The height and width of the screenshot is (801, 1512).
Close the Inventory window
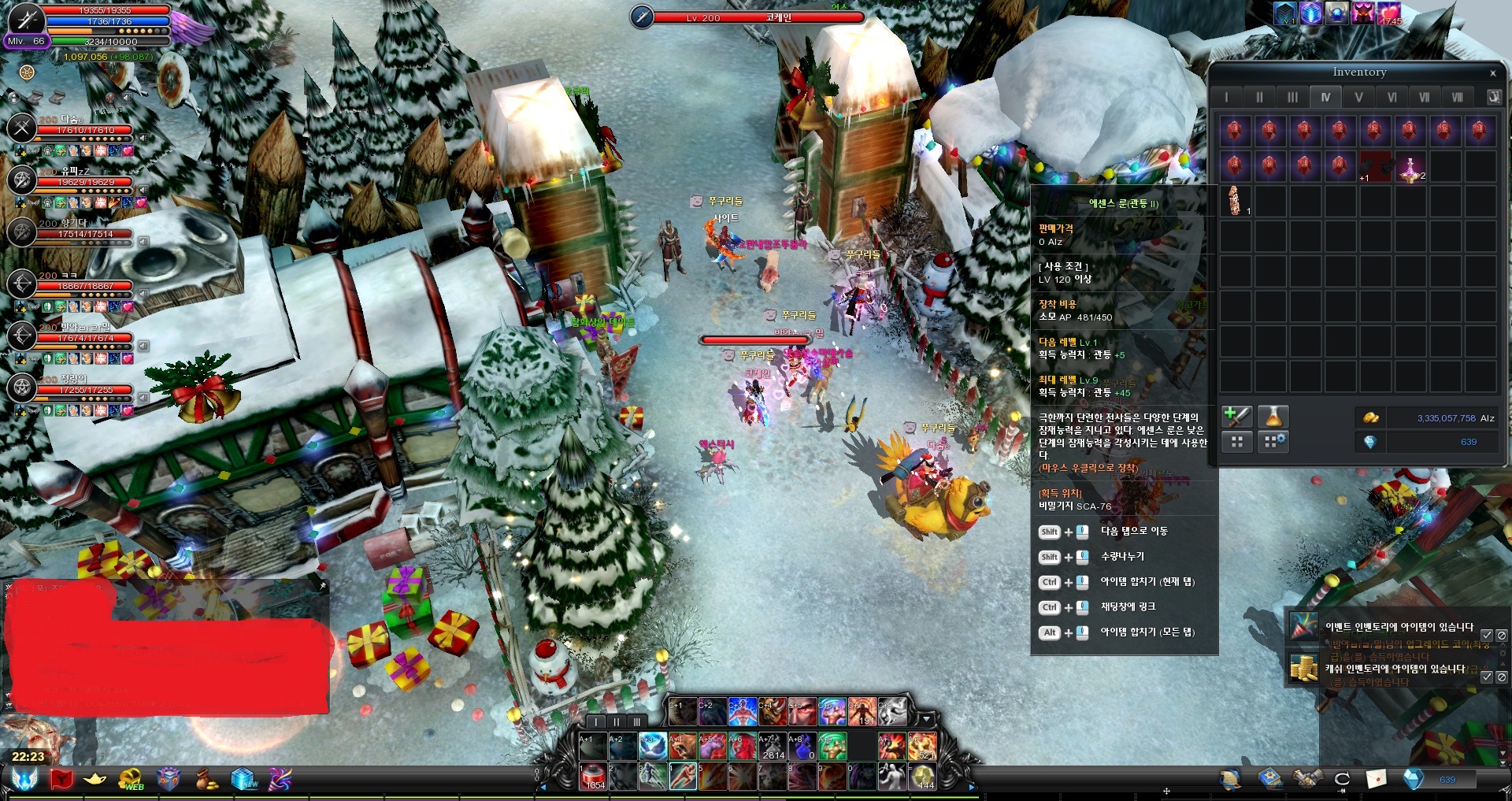pyautogui.click(x=1492, y=73)
